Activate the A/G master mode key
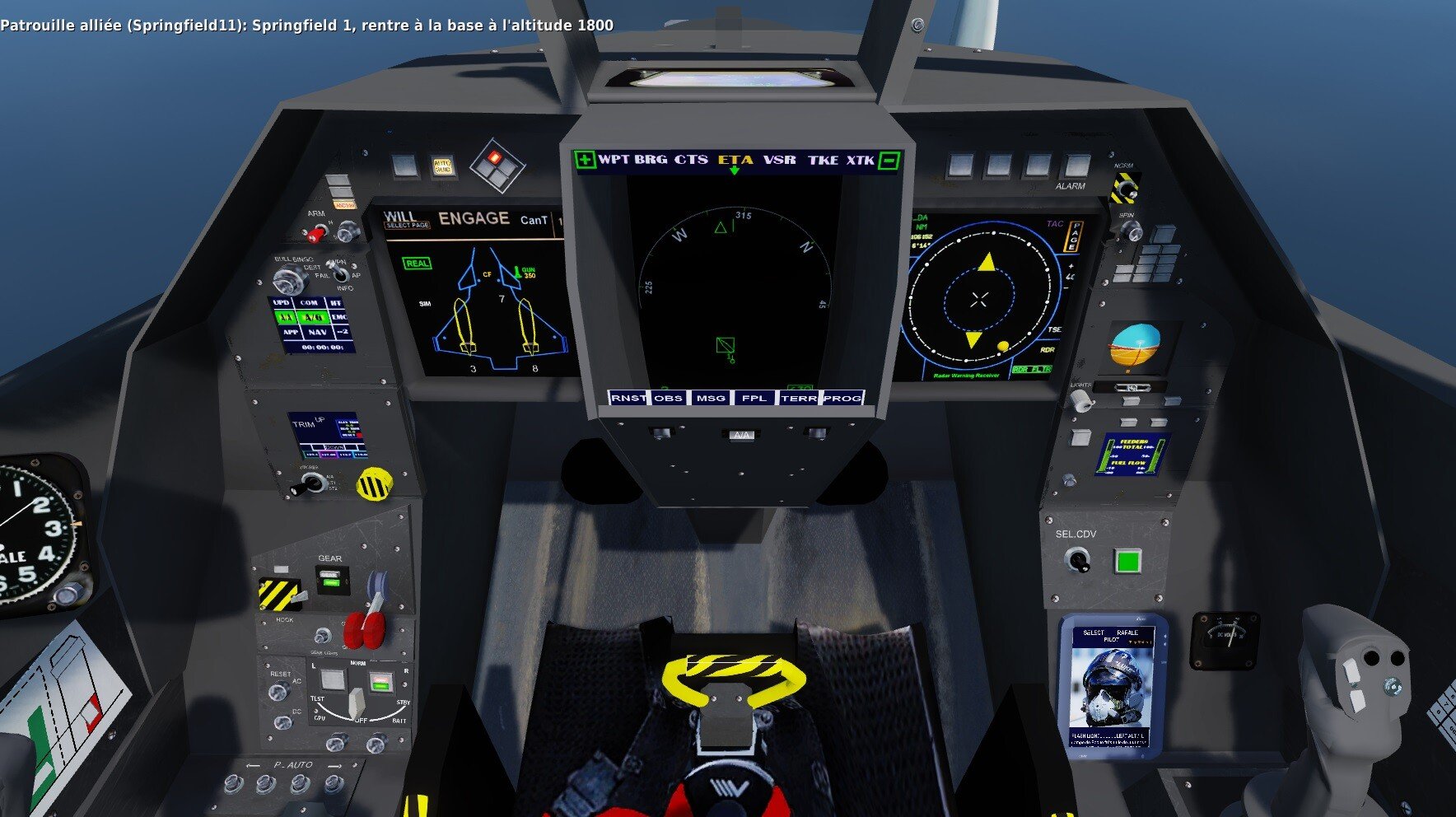Screen dimensions: 1456x817 313,317
